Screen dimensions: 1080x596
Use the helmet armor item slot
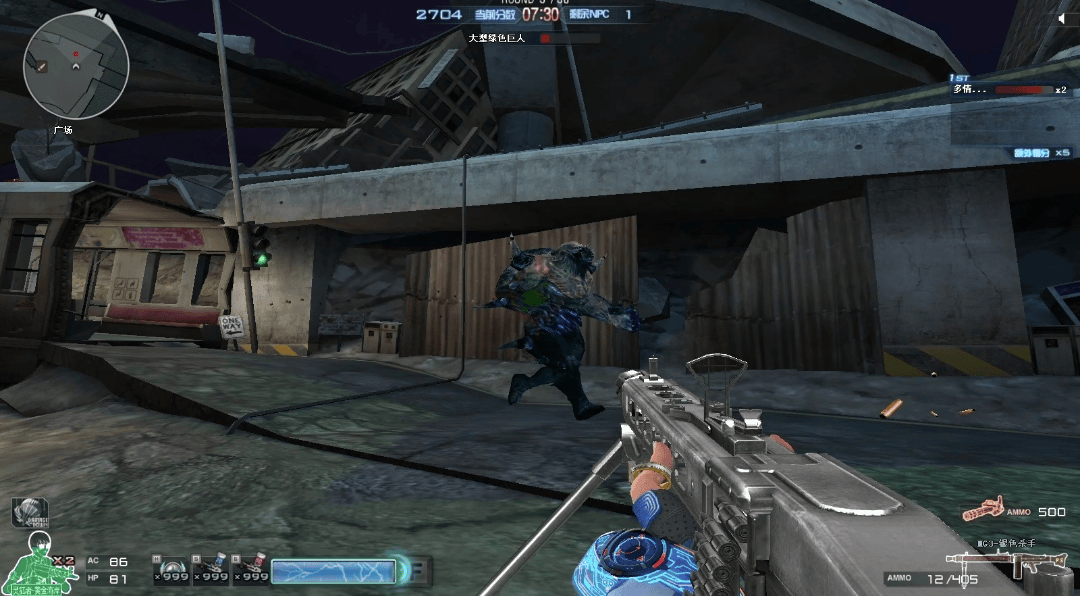pos(169,568)
